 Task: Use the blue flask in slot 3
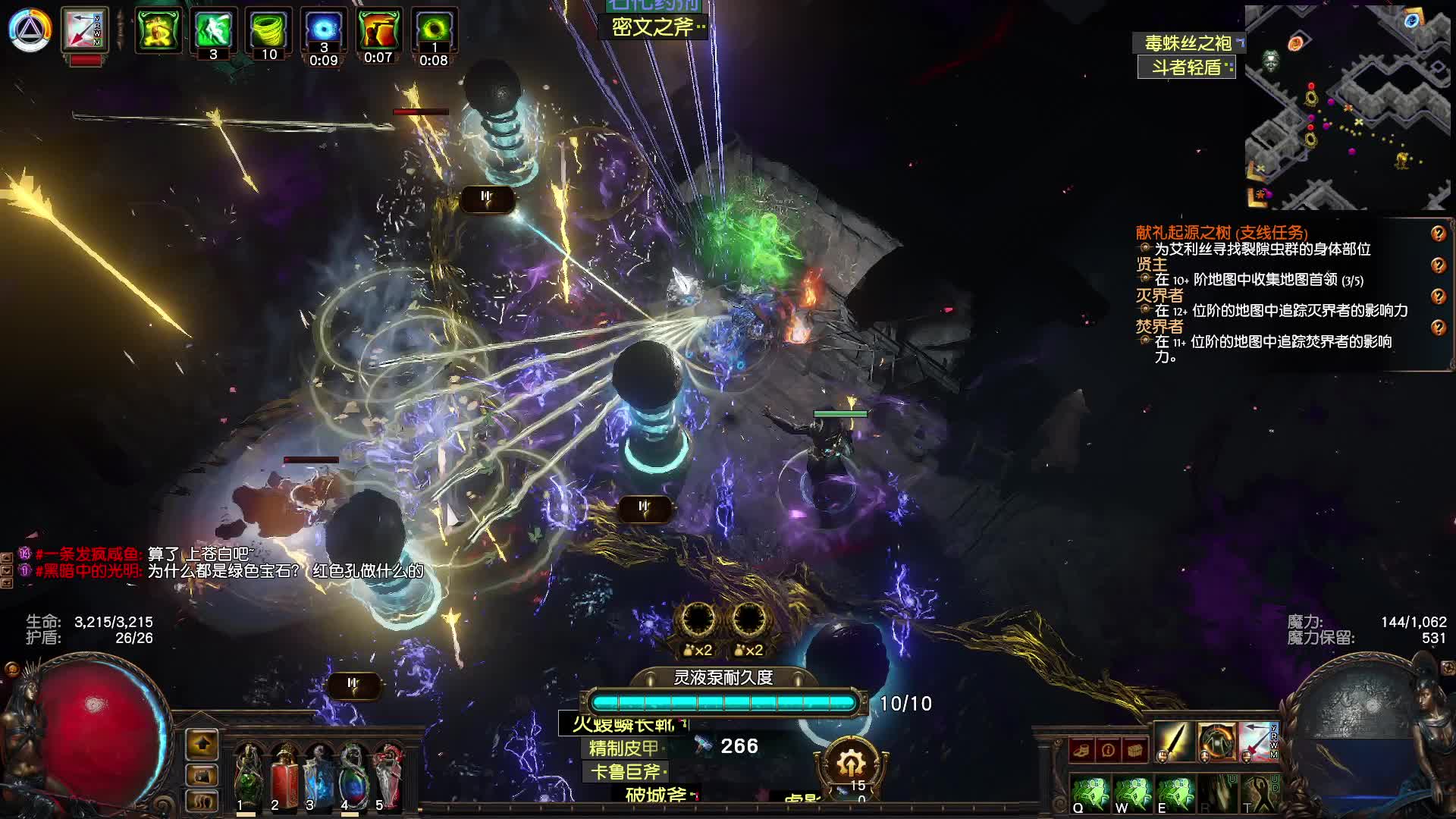[x=318, y=773]
